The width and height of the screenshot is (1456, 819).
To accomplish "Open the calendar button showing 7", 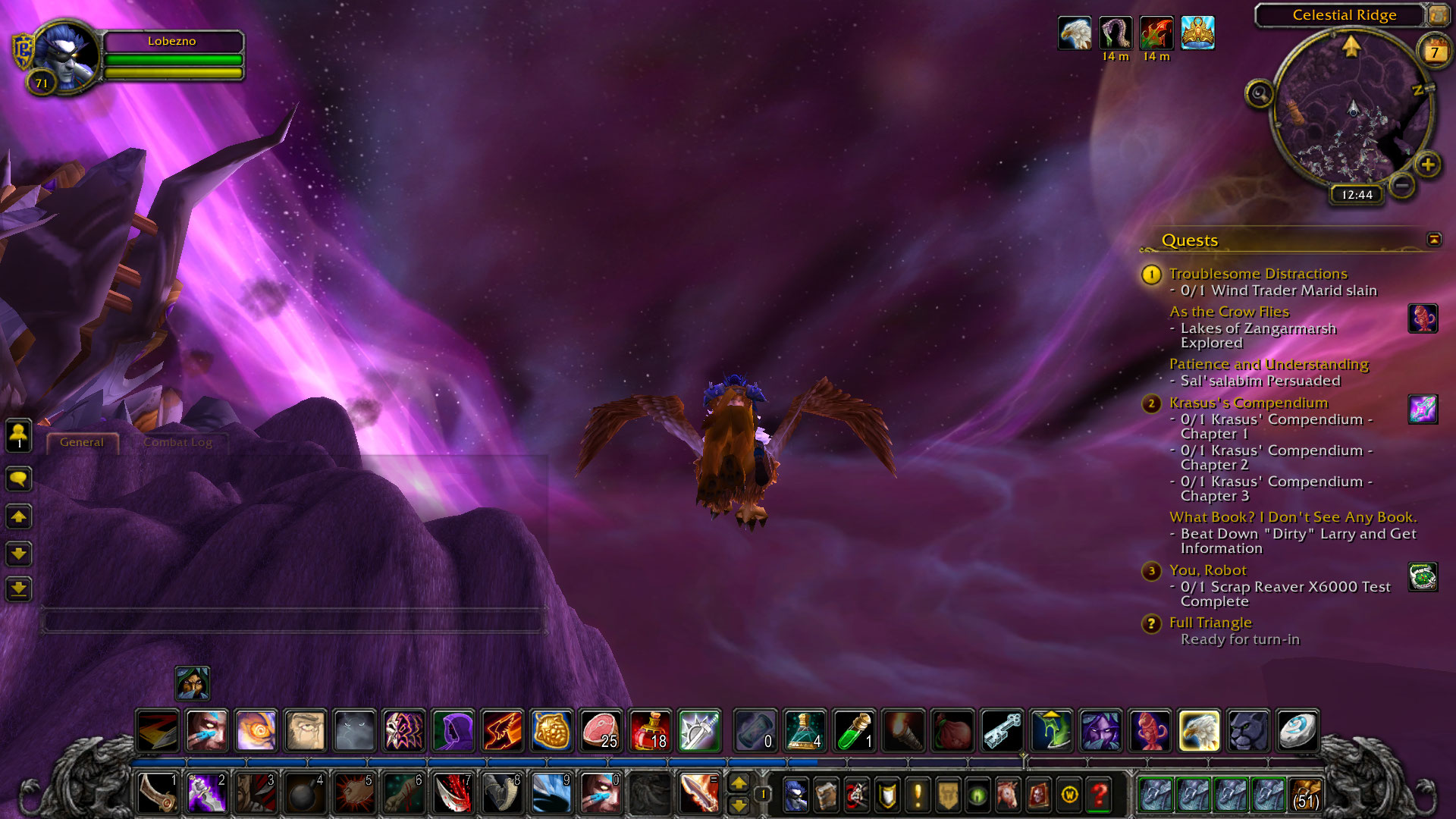I will pos(1434,52).
